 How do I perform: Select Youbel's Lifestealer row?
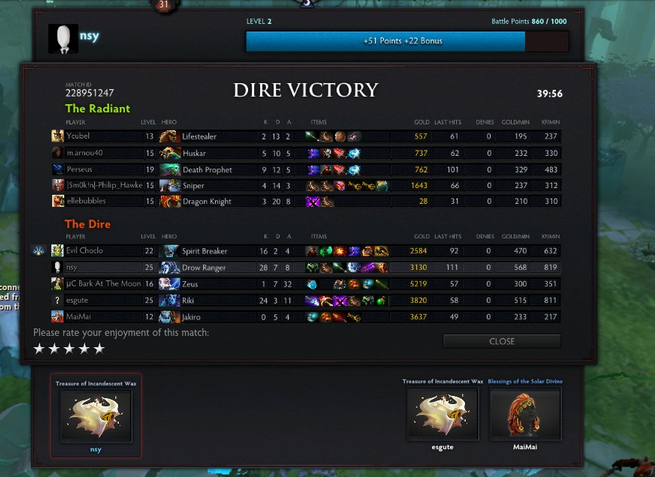(300, 136)
